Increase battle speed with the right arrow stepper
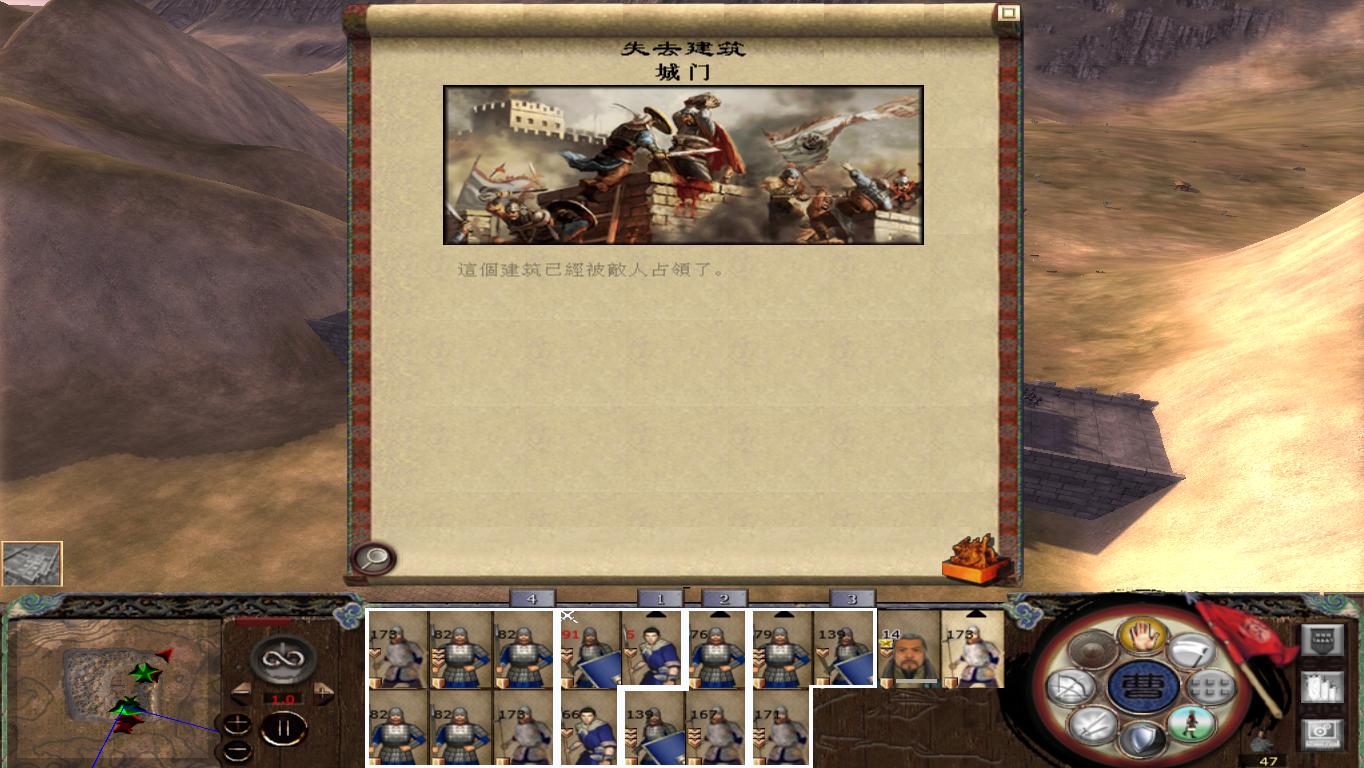The height and width of the screenshot is (768, 1364). [x=322, y=693]
